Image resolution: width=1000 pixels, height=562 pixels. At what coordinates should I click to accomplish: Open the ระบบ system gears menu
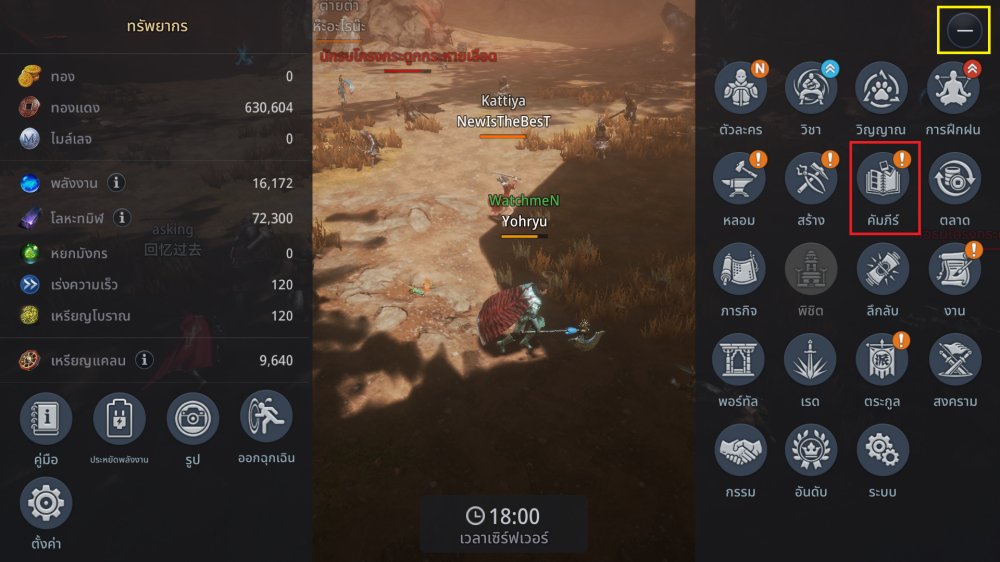[x=883, y=451]
